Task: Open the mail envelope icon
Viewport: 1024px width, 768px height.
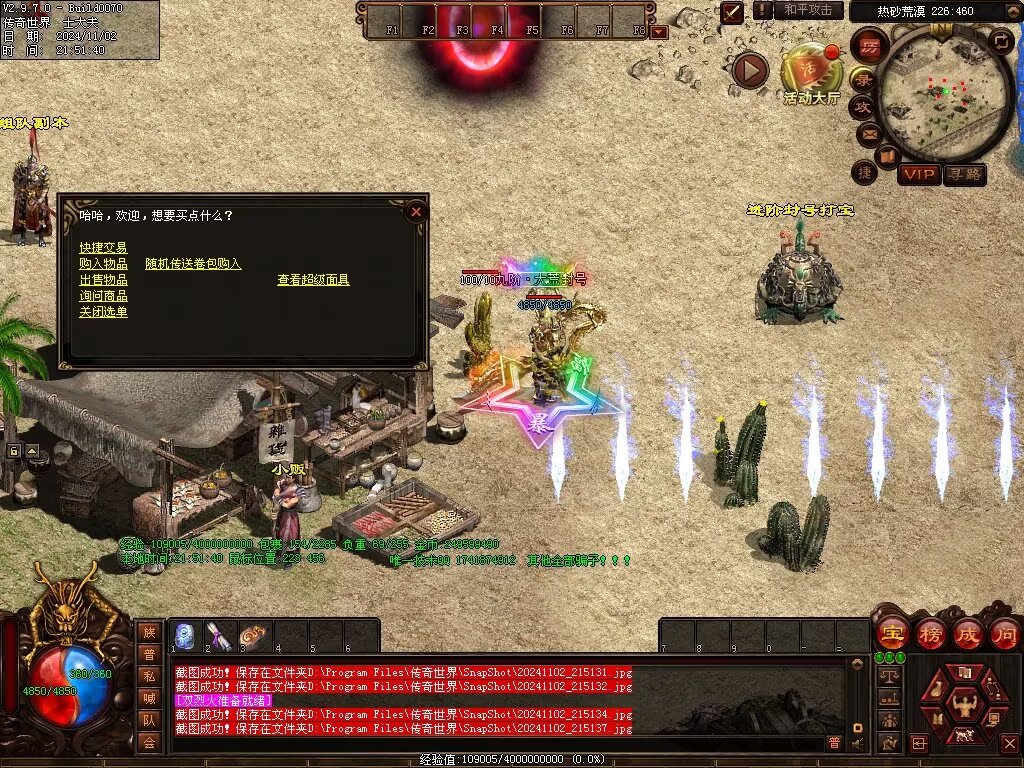Action: pyautogui.click(x=867, y=133)
